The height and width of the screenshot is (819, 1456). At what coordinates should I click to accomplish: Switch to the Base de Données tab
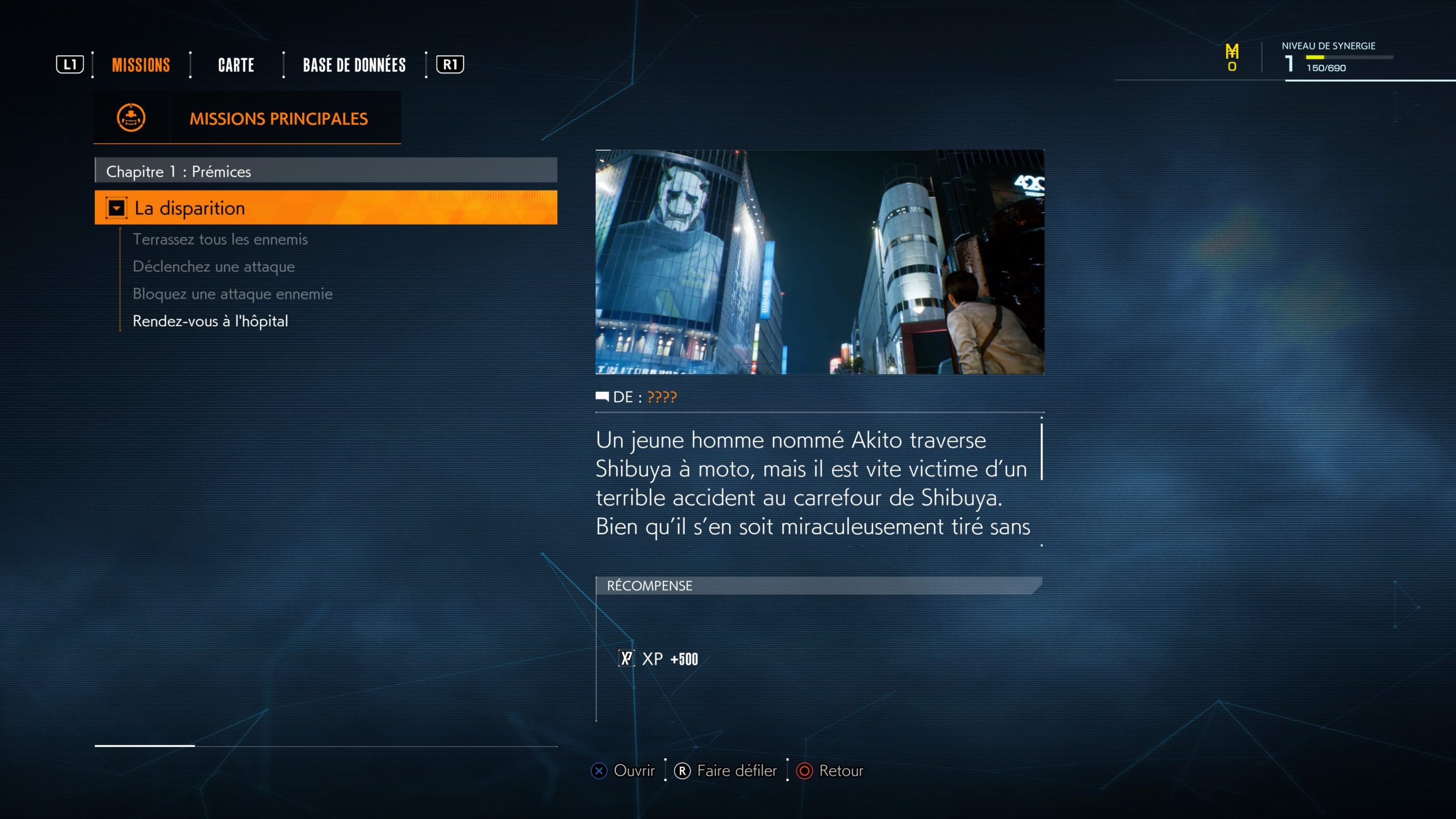click(x=354, y=65)
